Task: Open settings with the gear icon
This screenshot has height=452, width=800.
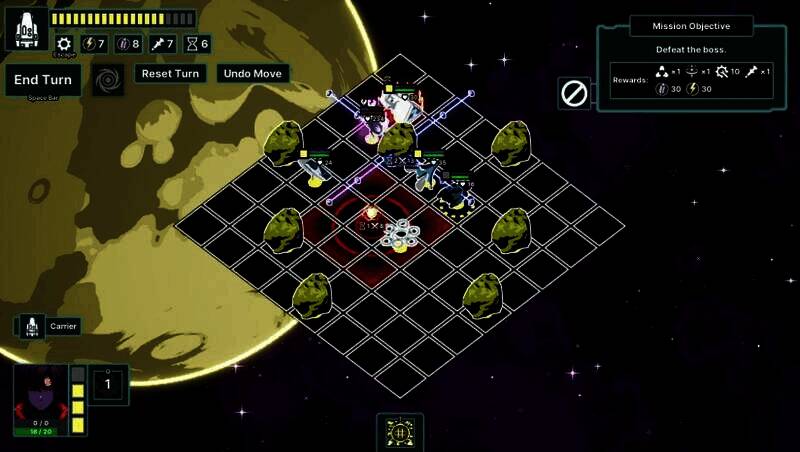Action: [64, 44]
